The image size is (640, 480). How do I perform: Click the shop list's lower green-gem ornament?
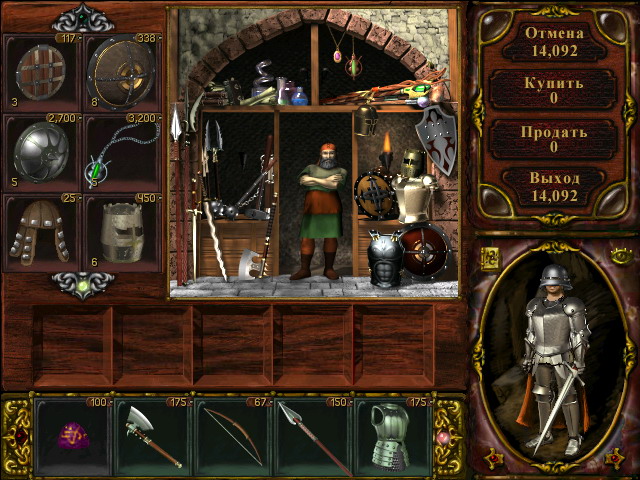[82, 284]
